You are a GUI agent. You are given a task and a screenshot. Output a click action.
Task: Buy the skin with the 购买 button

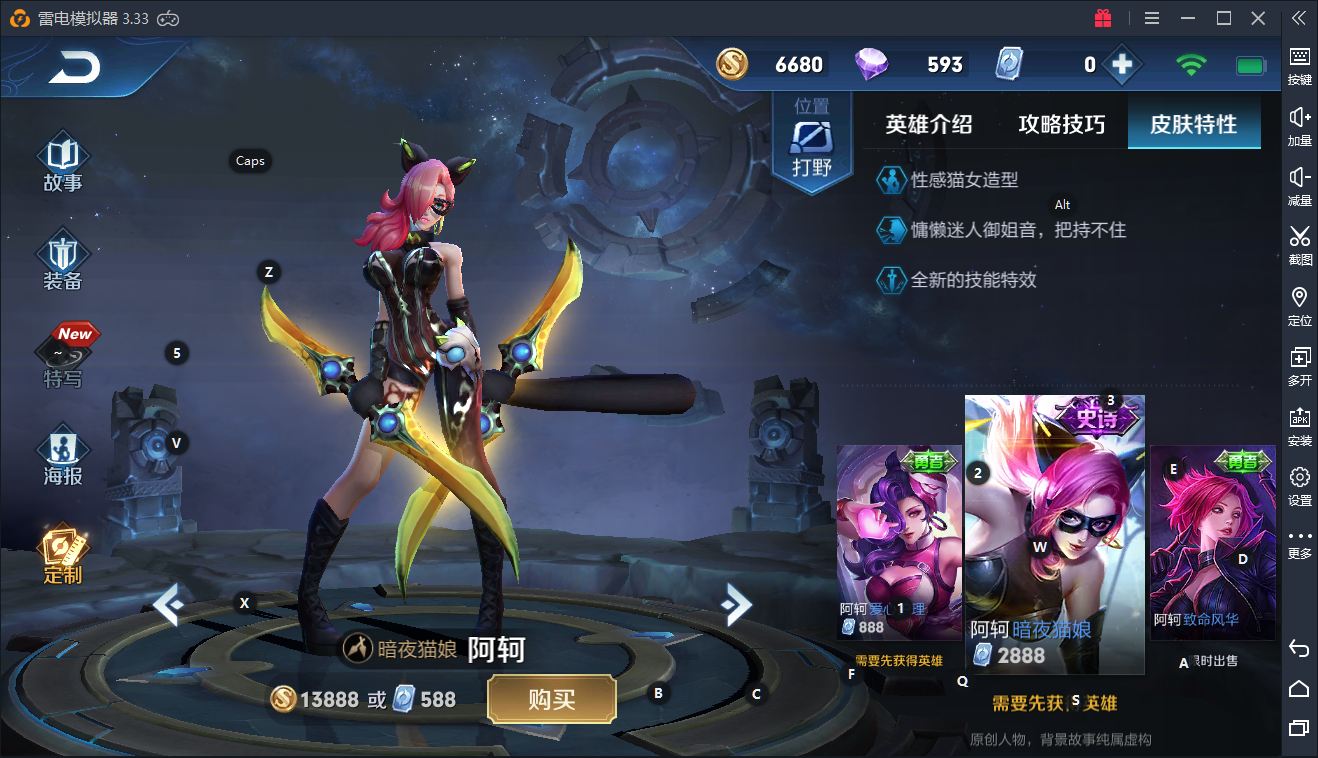[x=551, y=699]
